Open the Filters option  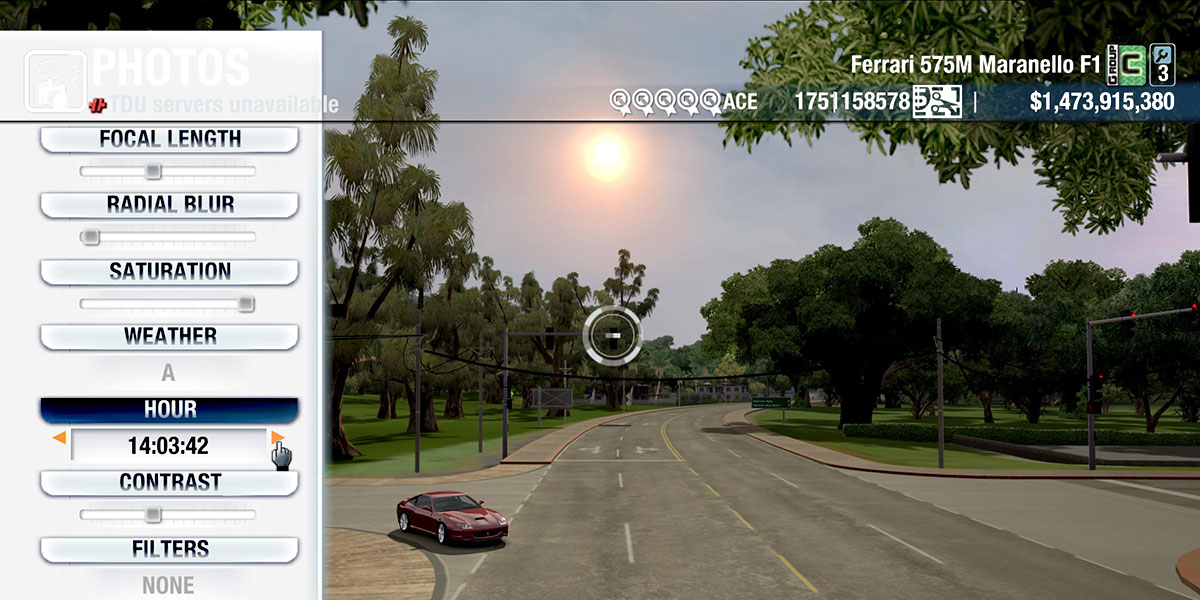click(169, 549)
